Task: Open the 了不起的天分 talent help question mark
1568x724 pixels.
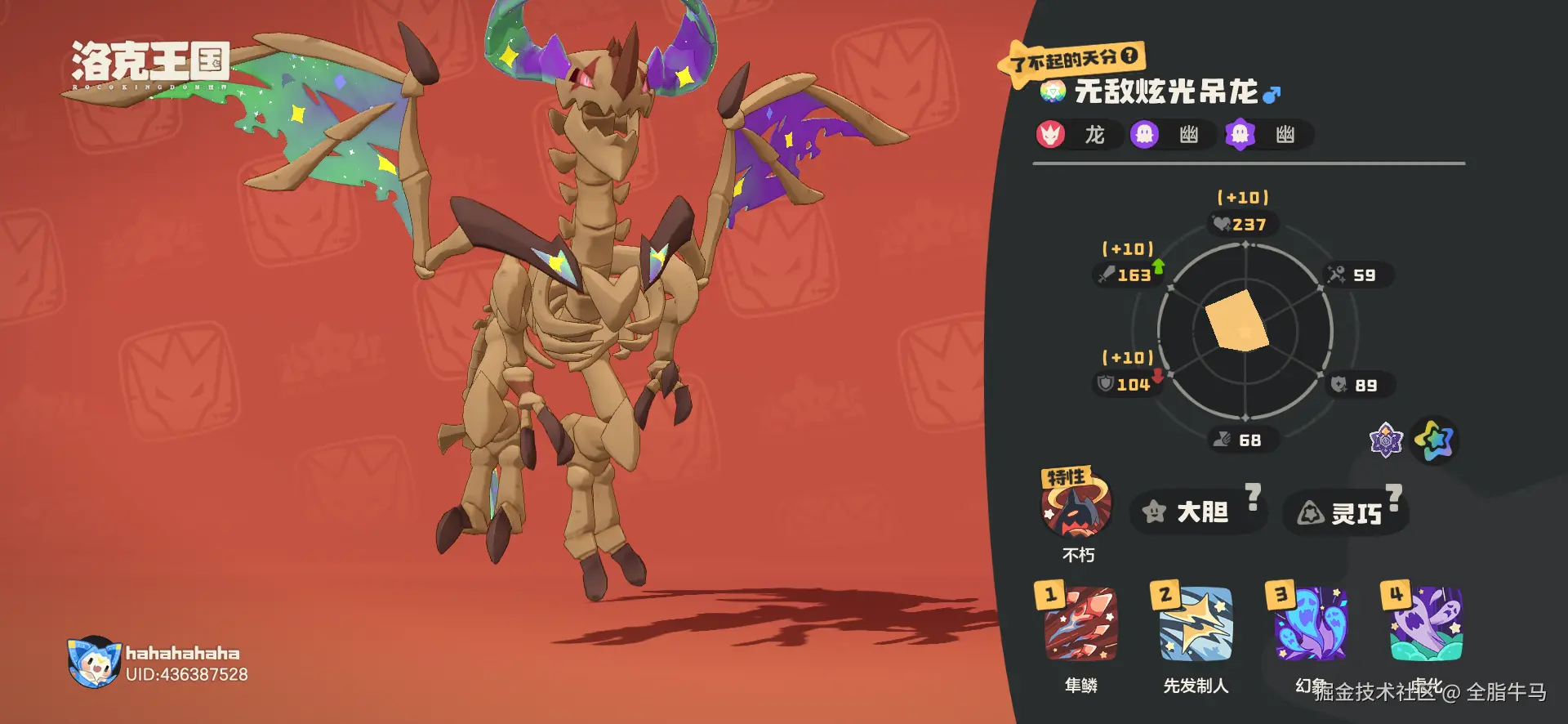Action: (x=1129, y=56)
